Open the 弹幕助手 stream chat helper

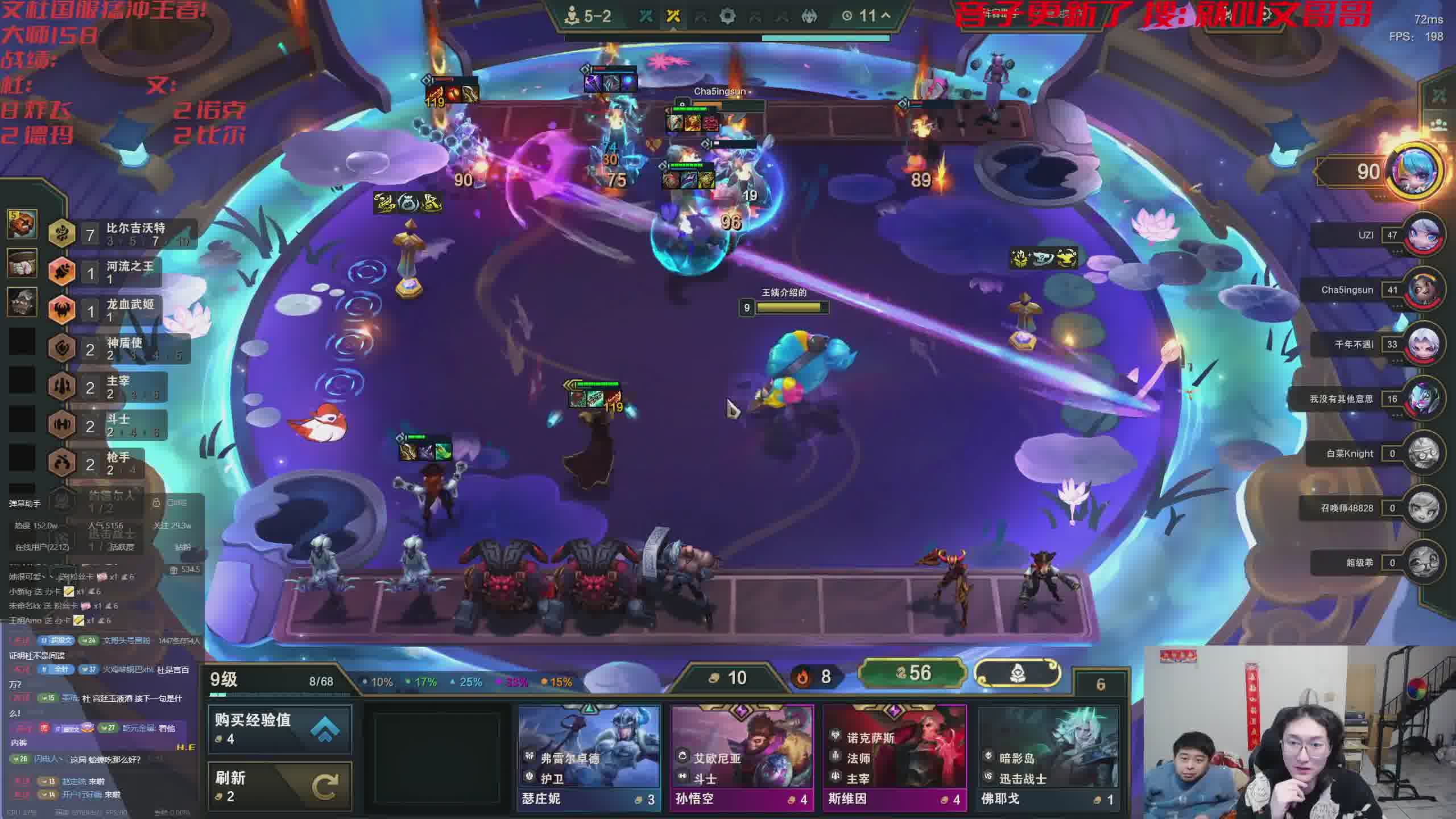pos(24,503)
